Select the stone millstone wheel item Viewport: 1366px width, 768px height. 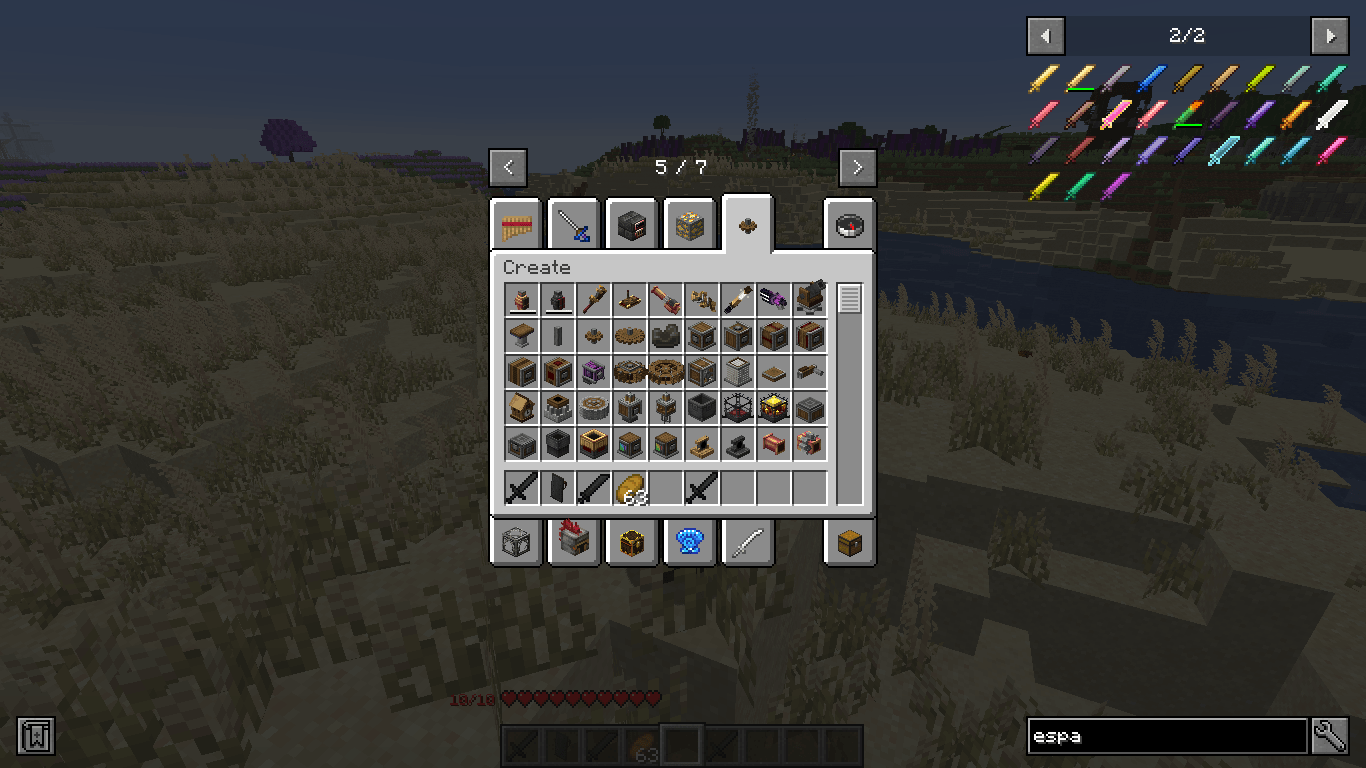(593, 408)
